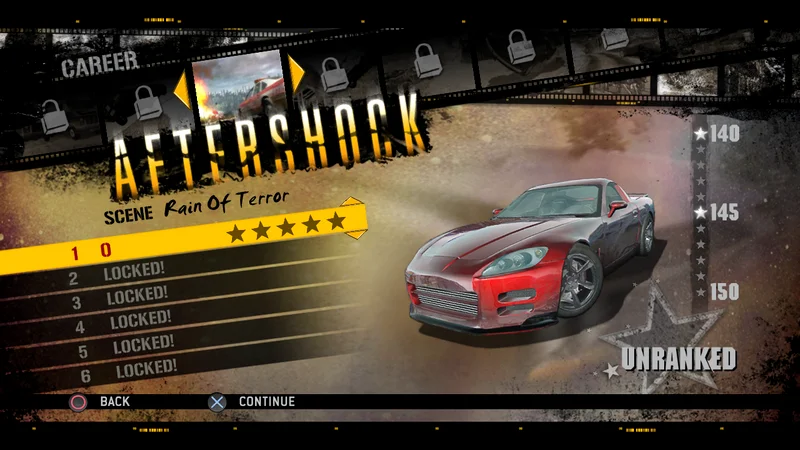Go back with the BACK label
Viewport: 800px width, 450px height.
tap(115, 402)
